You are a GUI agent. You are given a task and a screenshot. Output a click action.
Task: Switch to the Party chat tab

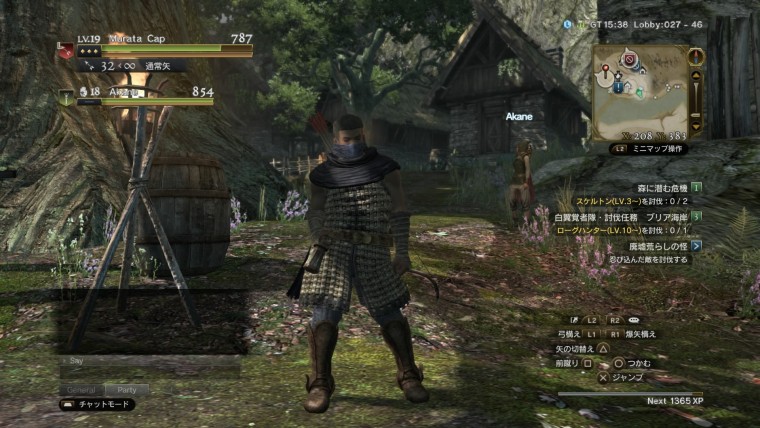[x=126, y=389]
